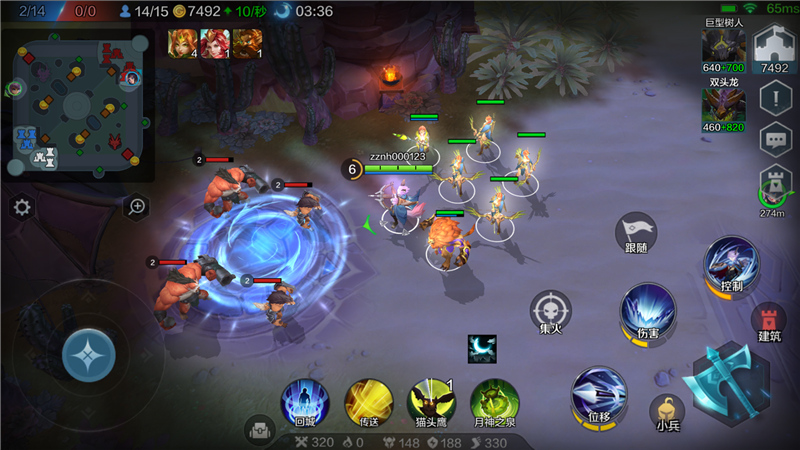Tap the magnifier zoom button beside minimap

[136, 207]
